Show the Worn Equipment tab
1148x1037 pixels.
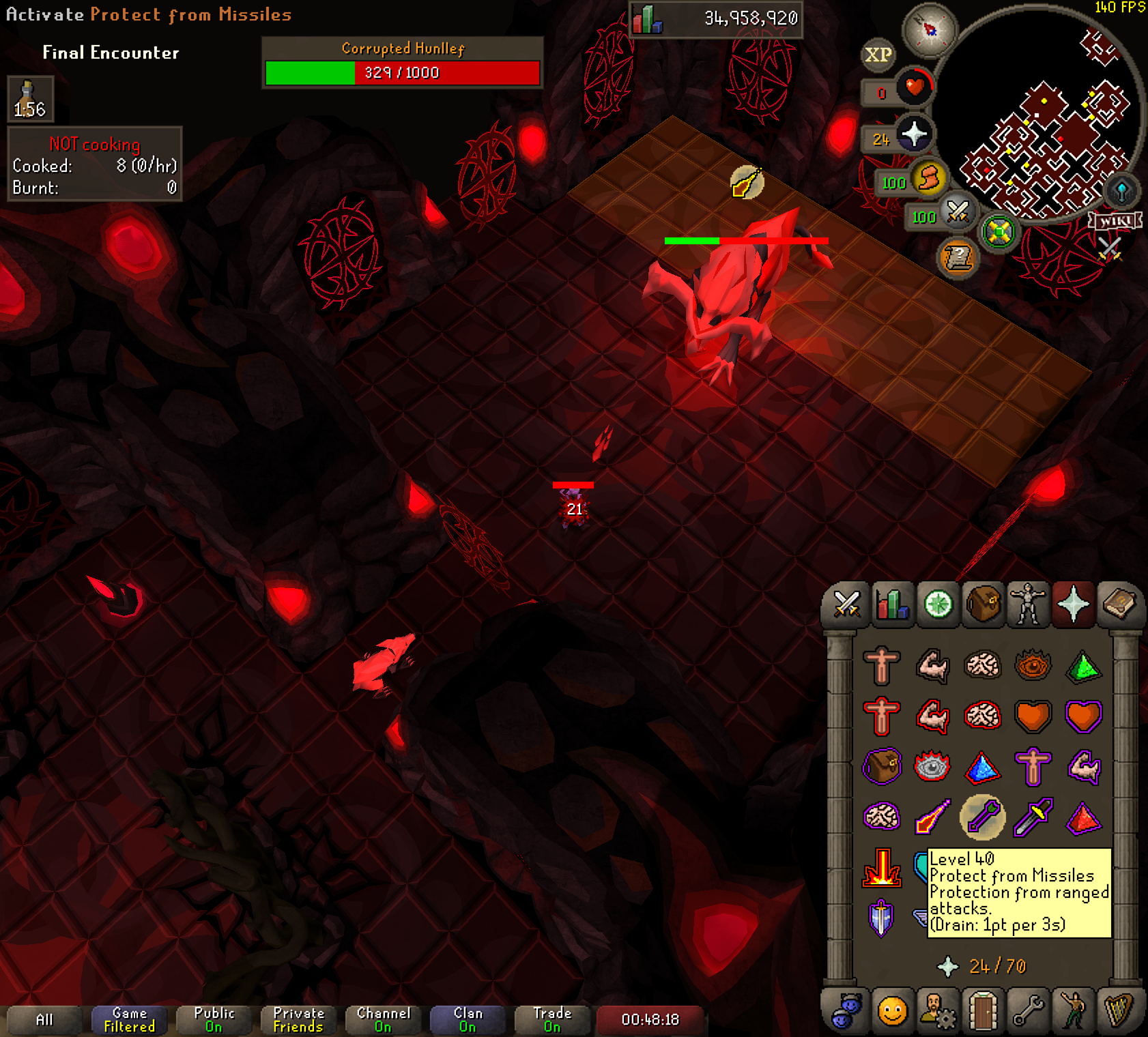pos(1028,604)
